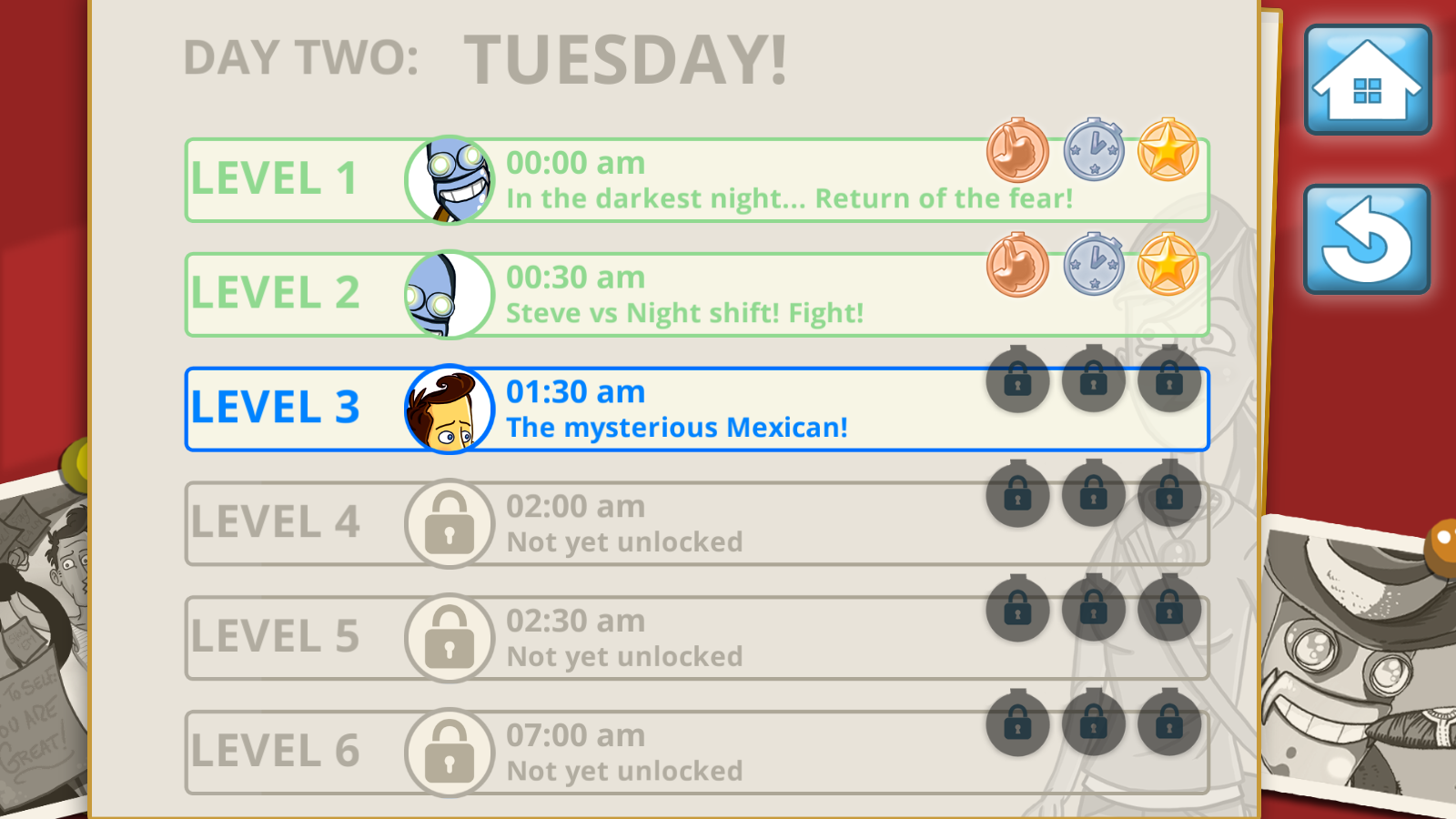This screenshot has width=1456, height=819.
Task: Select the gold star medal on Level 2
Action: (x=1168, y=268)
